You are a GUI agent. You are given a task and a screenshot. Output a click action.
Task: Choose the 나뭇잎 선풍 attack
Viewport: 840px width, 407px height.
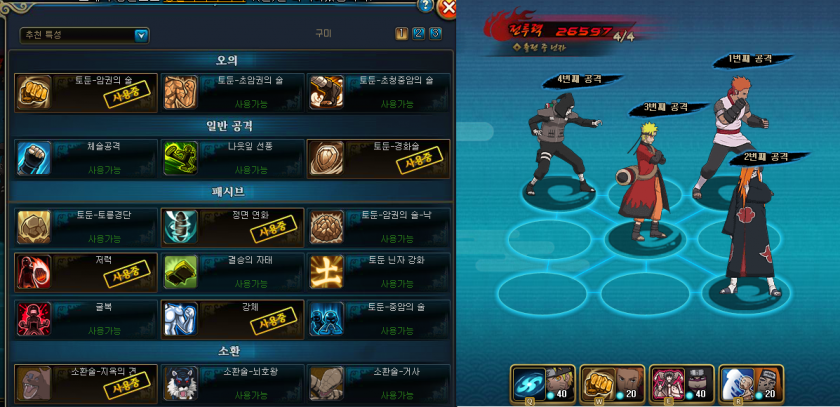pyautogui.click(x=231, y=158)
